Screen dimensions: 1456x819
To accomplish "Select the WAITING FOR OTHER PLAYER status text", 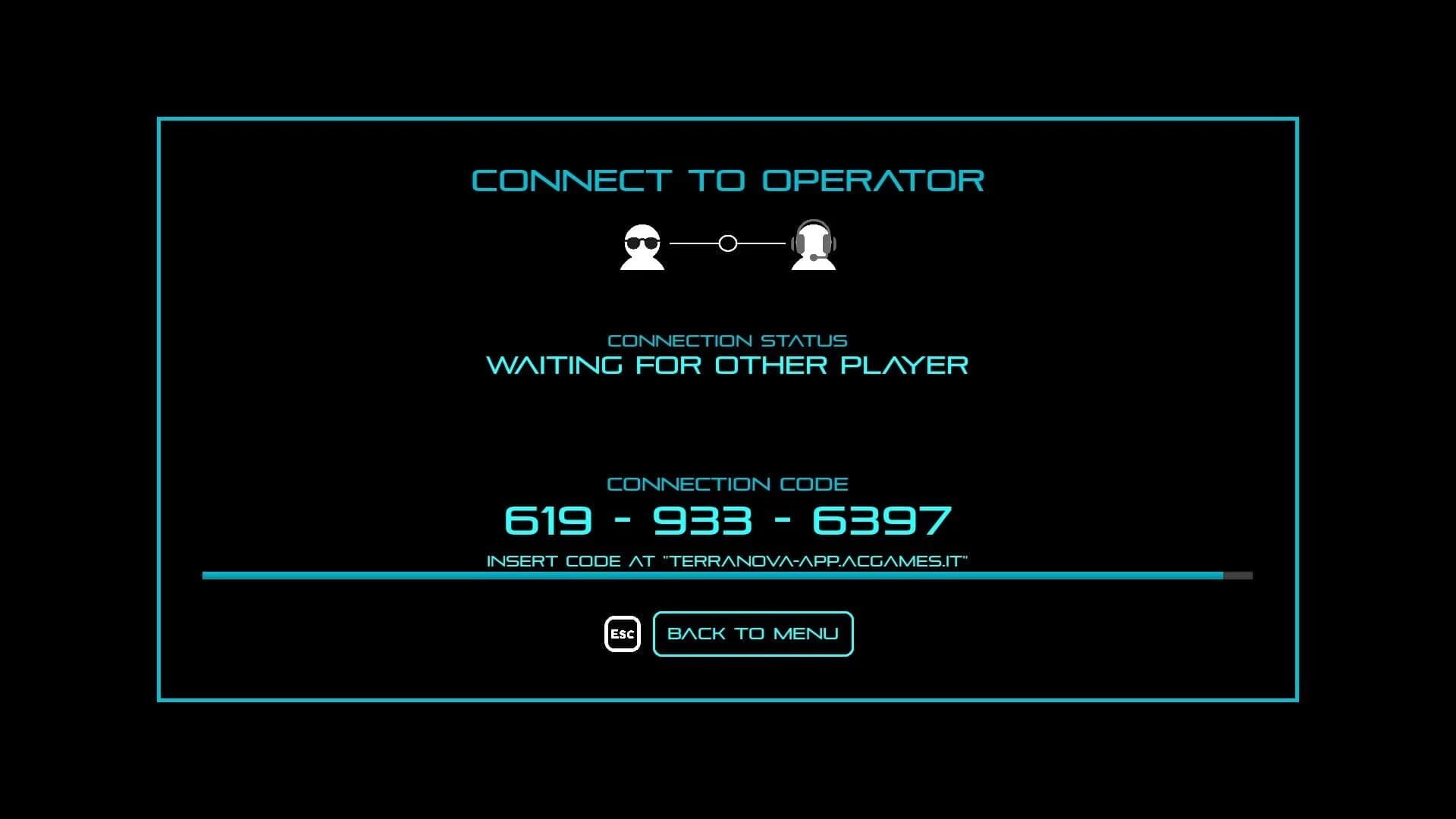I will click(x=727, y=366).
